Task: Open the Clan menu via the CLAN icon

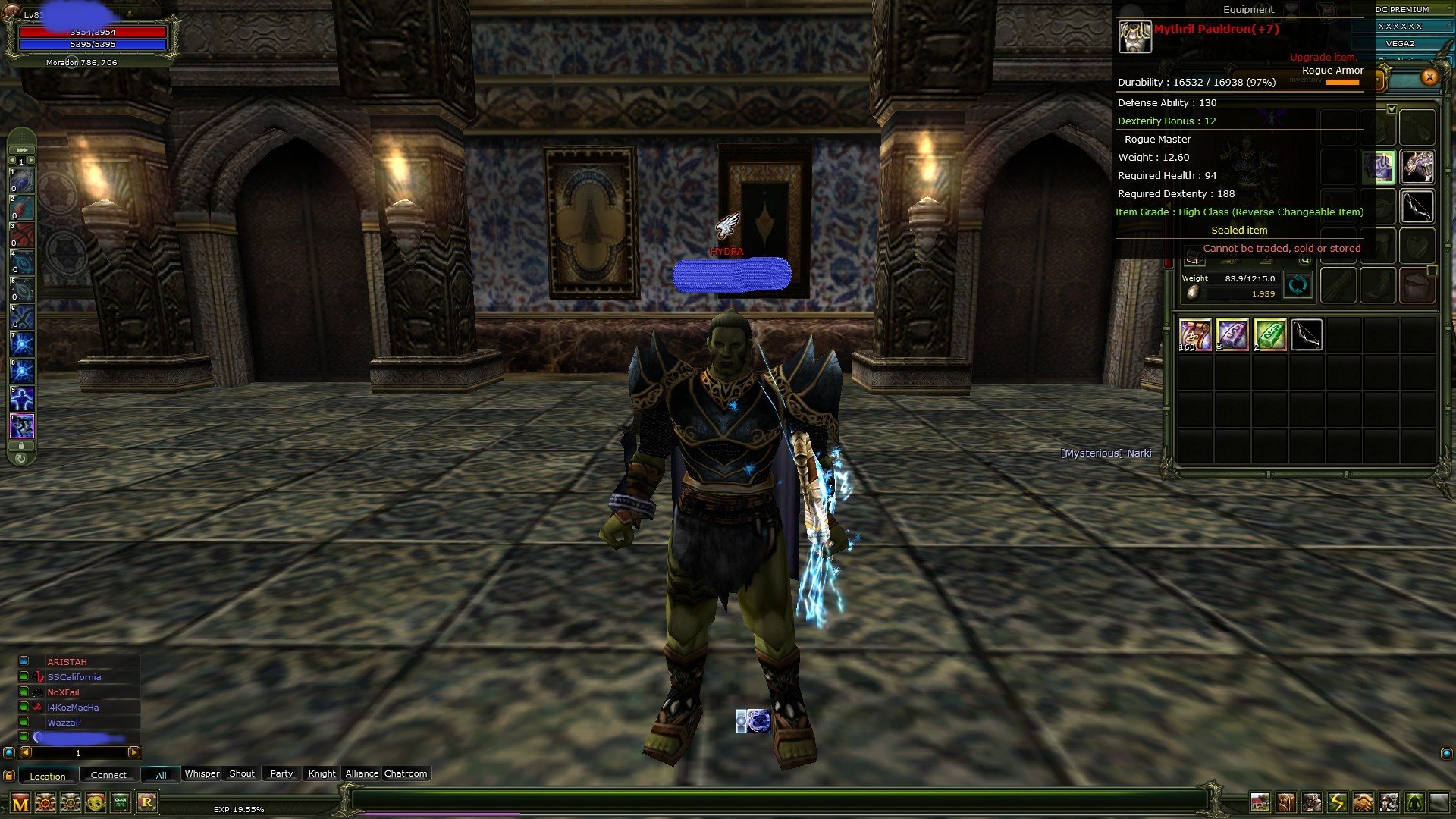Action: [121, 802]
